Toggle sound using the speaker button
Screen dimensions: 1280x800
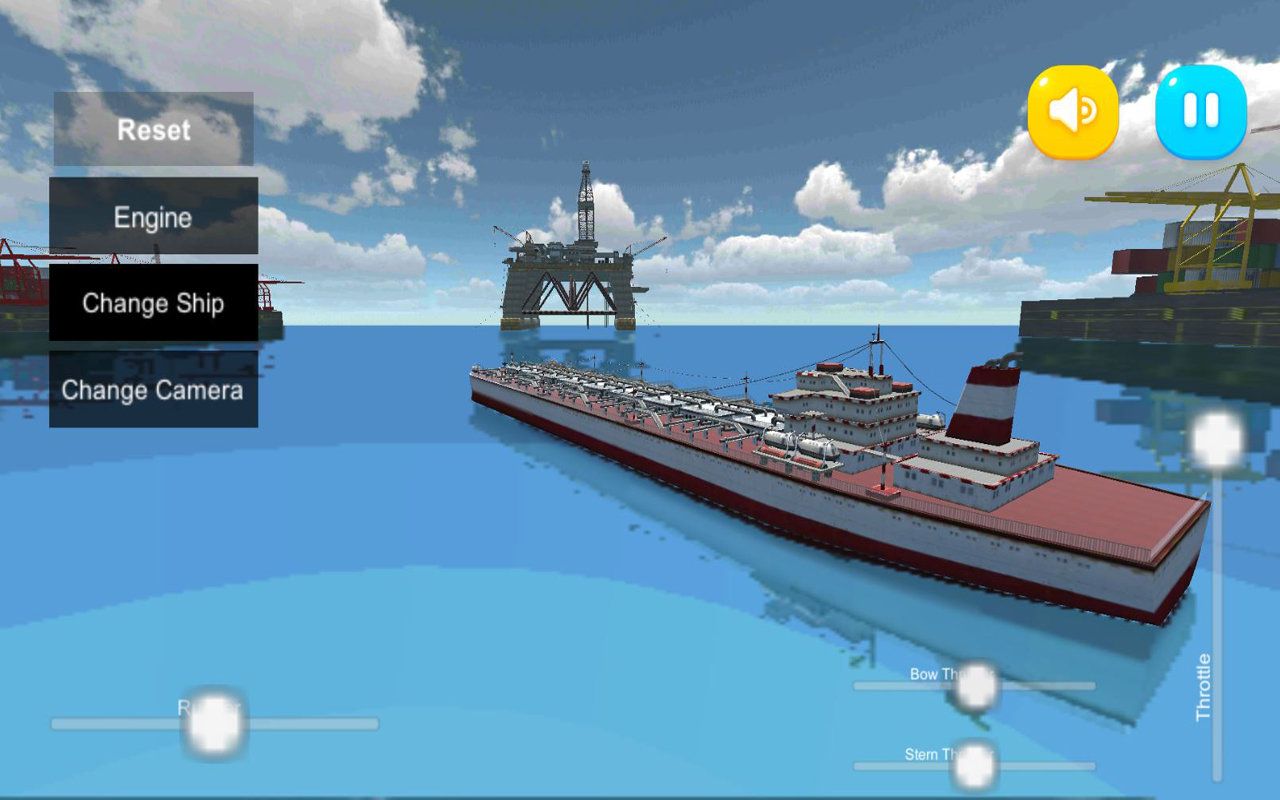point(1073,112)
